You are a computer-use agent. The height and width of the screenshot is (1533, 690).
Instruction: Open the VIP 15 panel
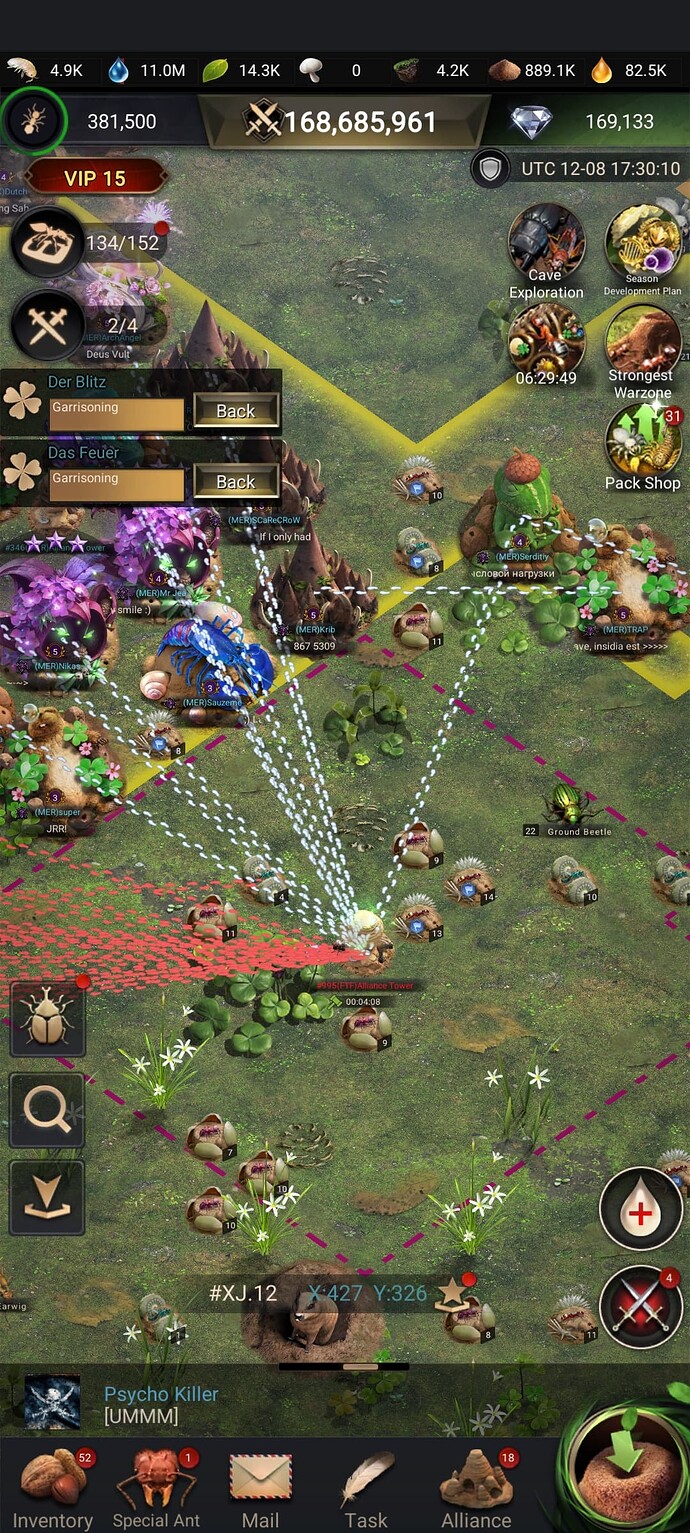(95, 178)
